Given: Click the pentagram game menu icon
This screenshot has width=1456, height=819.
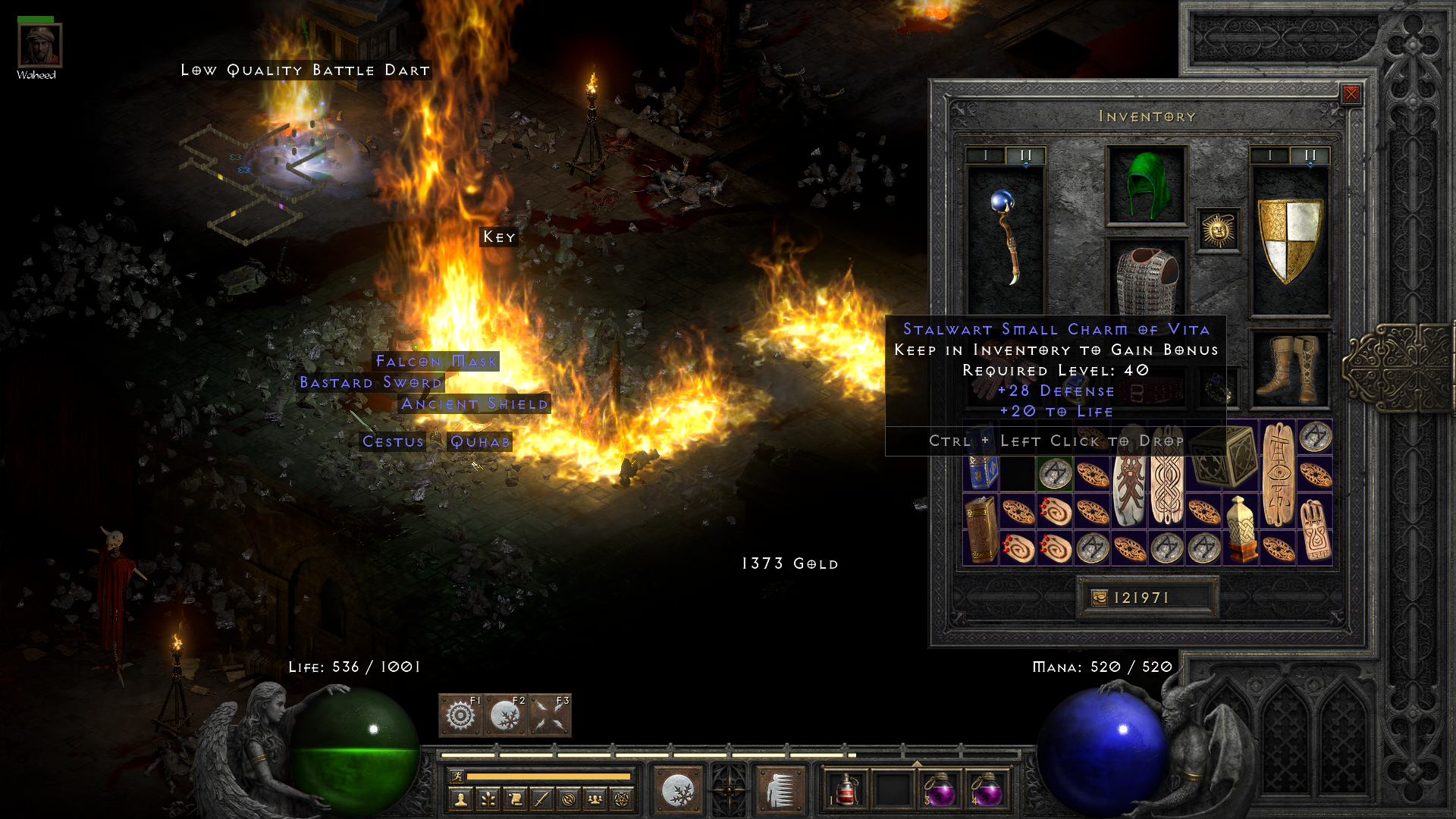Looking at the screenshot, I should pyautogui.click(x=623, y=799).
